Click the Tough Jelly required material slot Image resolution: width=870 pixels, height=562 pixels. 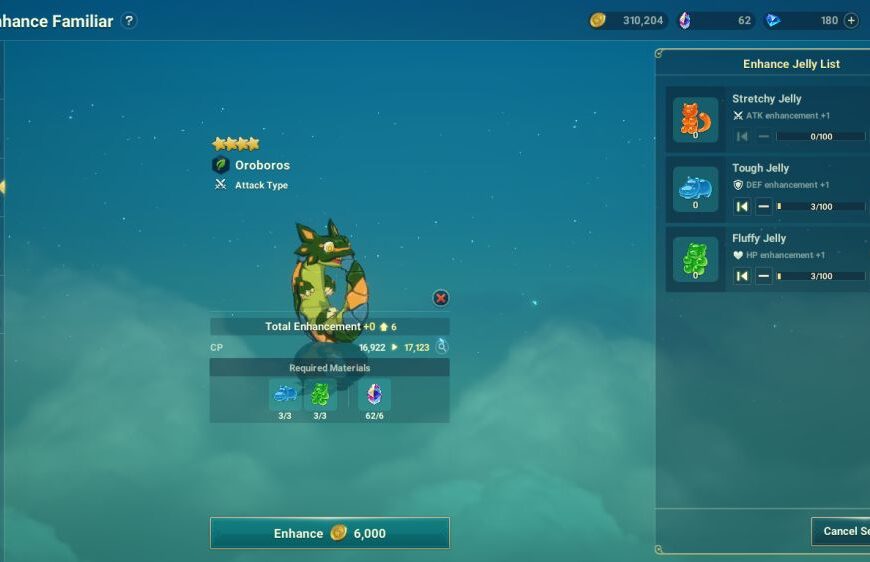pyautogui.click(x=285, y=394)
